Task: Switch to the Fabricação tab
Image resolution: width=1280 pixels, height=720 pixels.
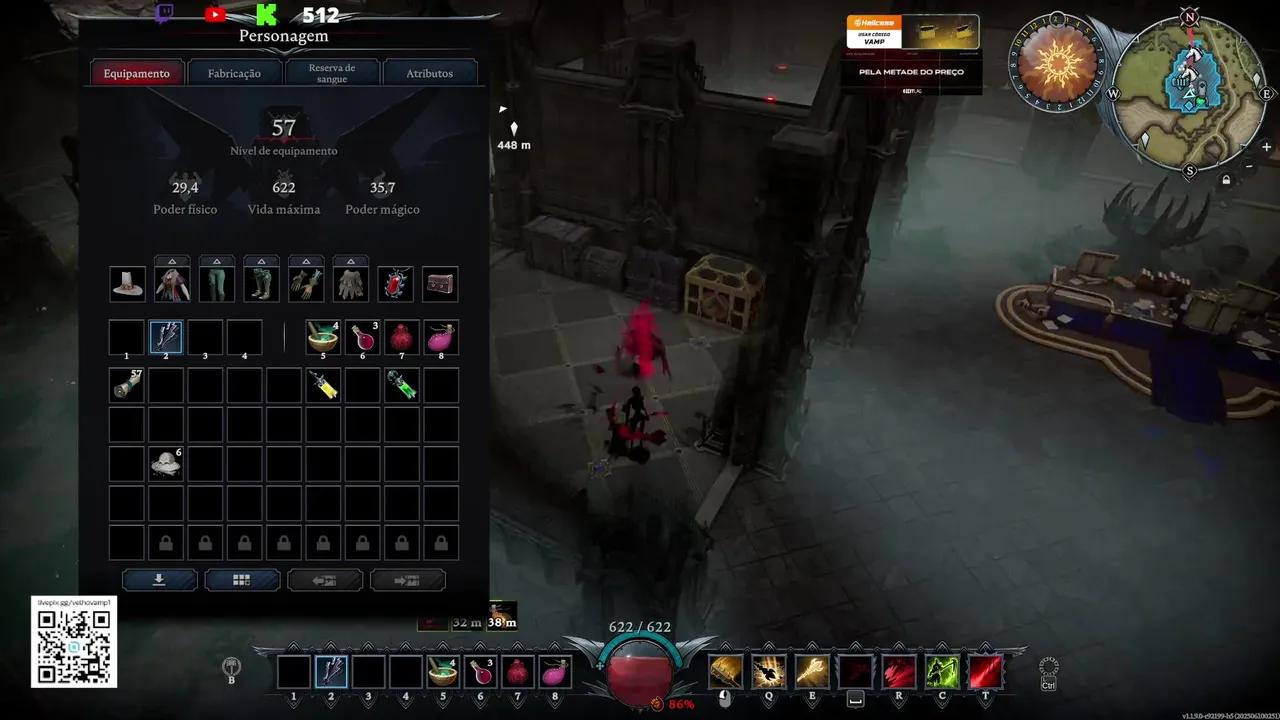Action: [x=234, y=73]
